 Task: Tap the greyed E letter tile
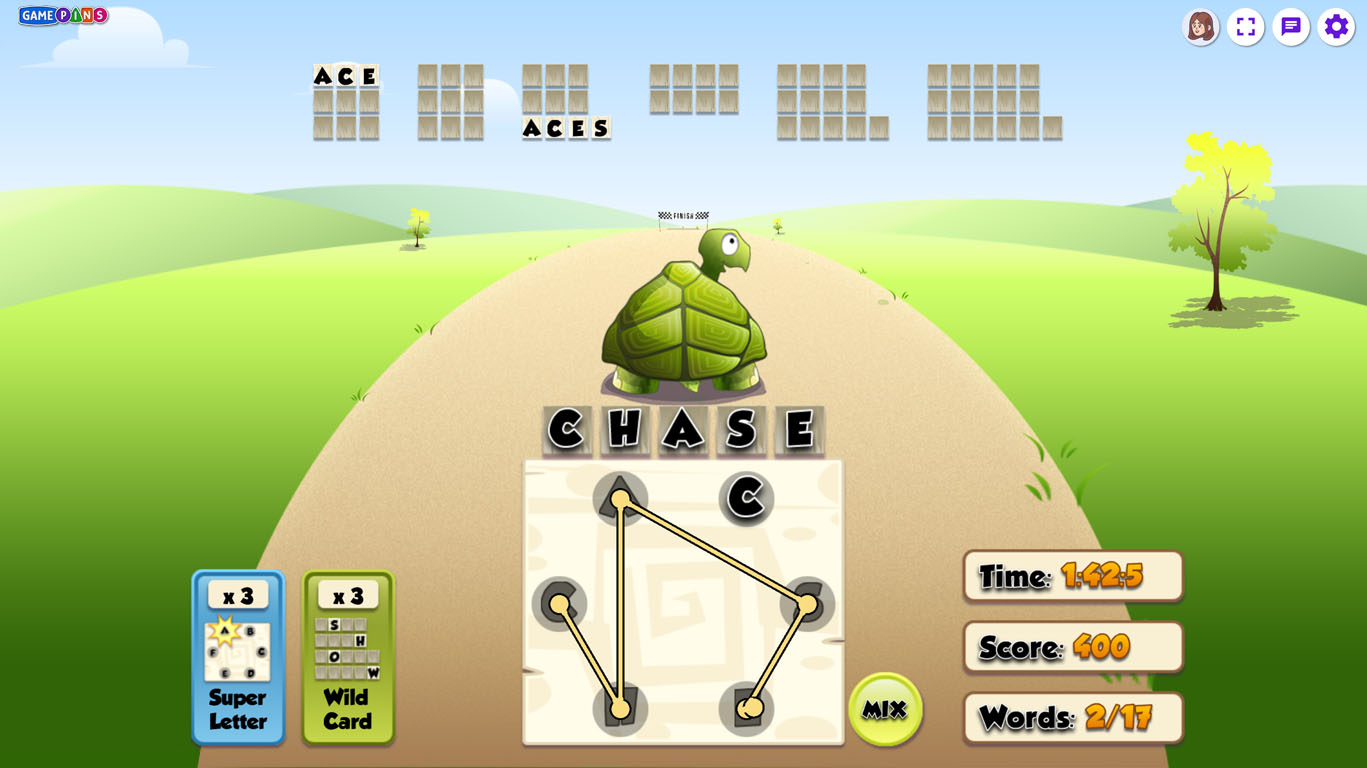click(747, 708)
